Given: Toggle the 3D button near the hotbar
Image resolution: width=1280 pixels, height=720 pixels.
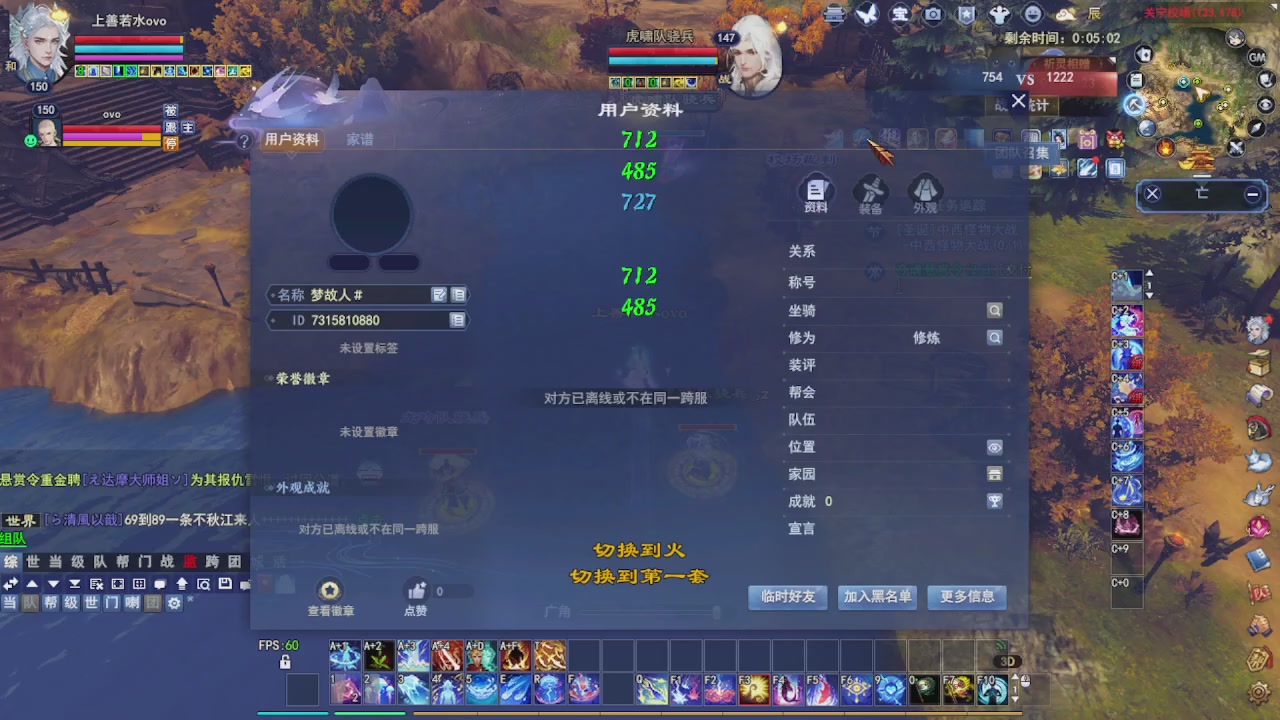Looking at the screenshot, I should pos(1007,661).
